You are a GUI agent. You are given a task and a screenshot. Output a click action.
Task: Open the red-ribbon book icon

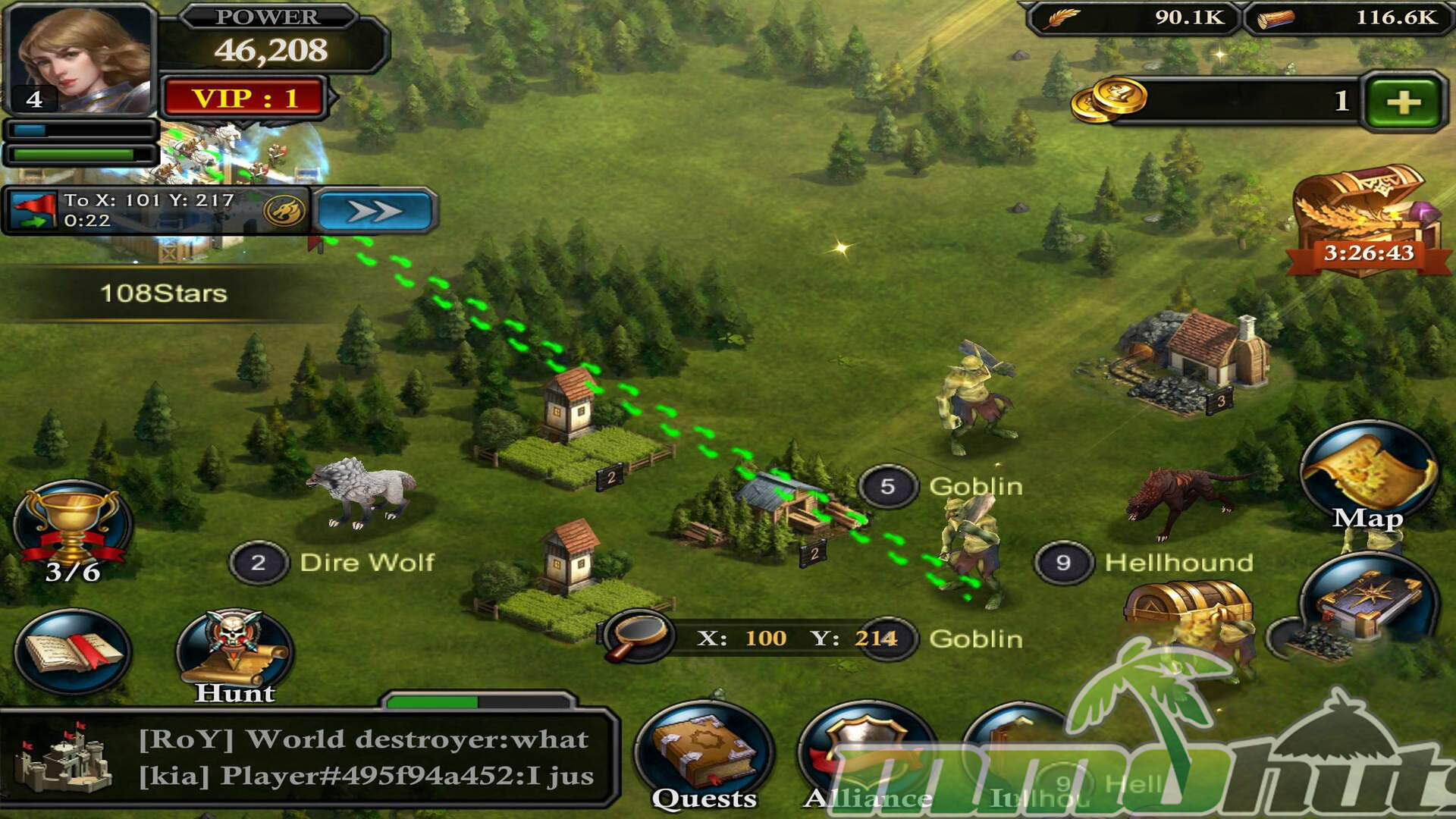[x=73, y=652]
